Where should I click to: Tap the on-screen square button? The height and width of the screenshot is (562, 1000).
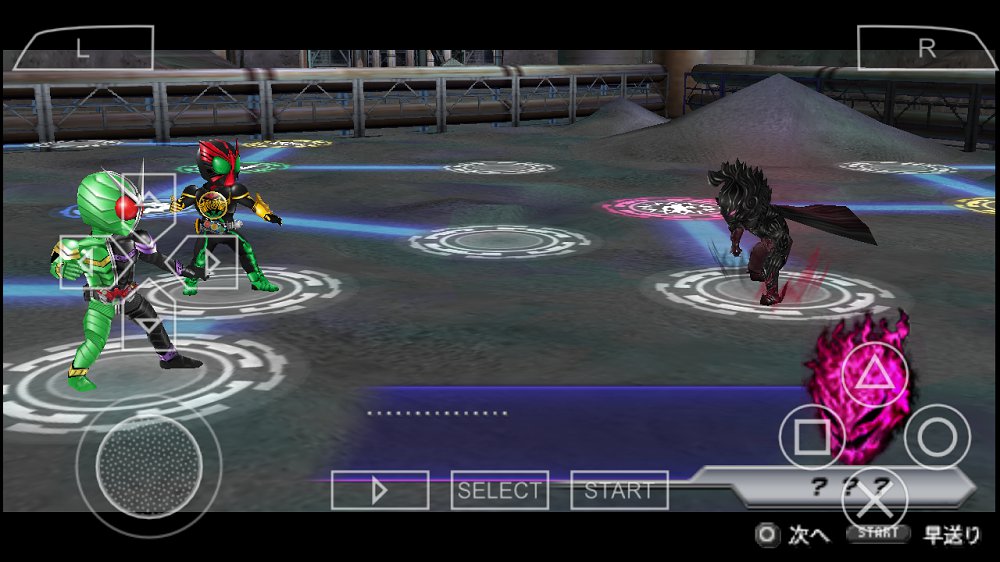tap(812, 437)
